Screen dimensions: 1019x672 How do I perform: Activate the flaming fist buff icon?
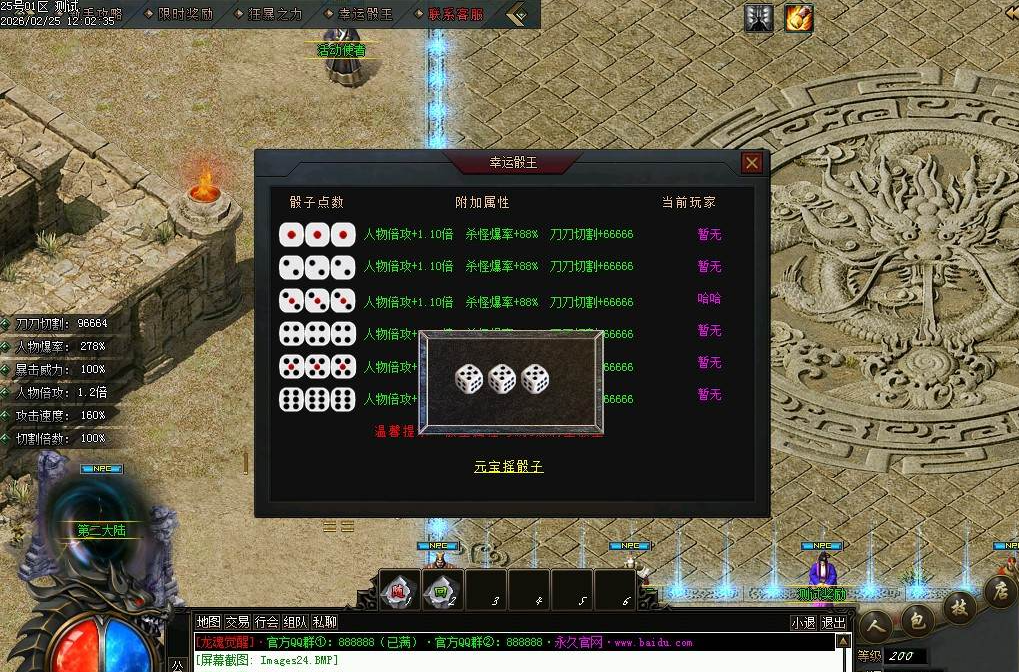point(798,18)
